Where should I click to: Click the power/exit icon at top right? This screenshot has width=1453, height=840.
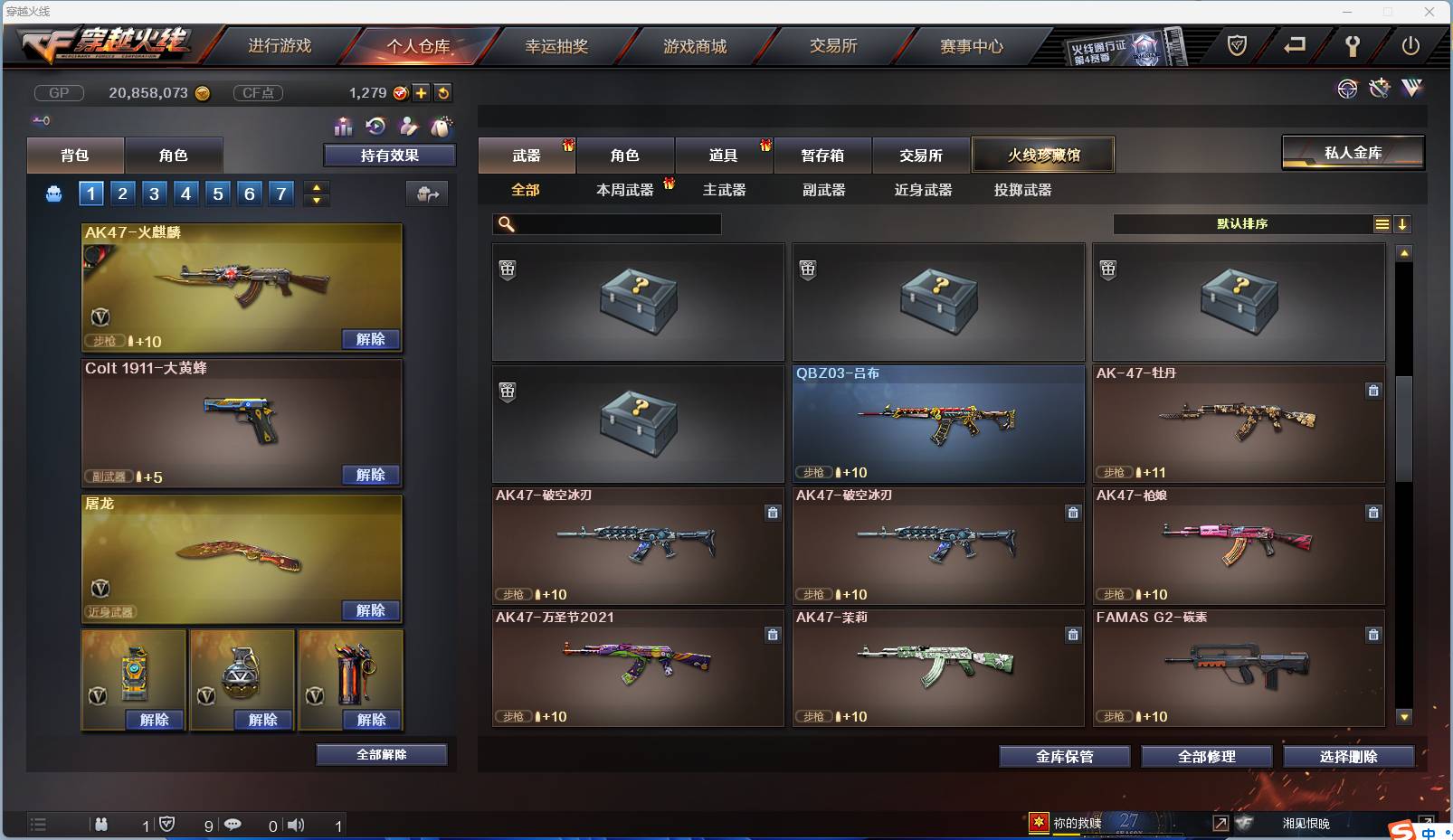(1411, 44)
